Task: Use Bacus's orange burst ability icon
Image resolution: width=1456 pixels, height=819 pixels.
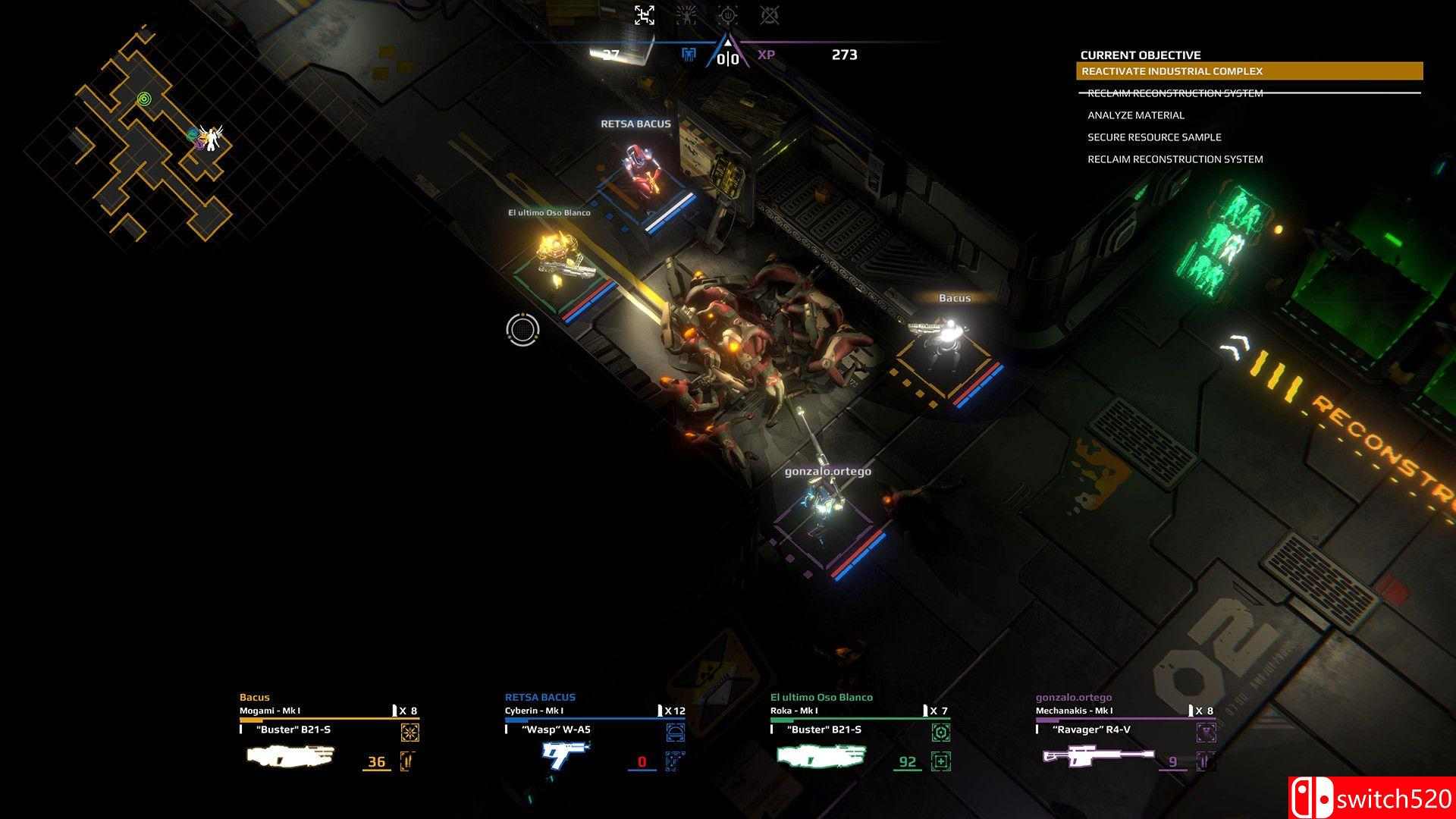Action: point(409,733)
